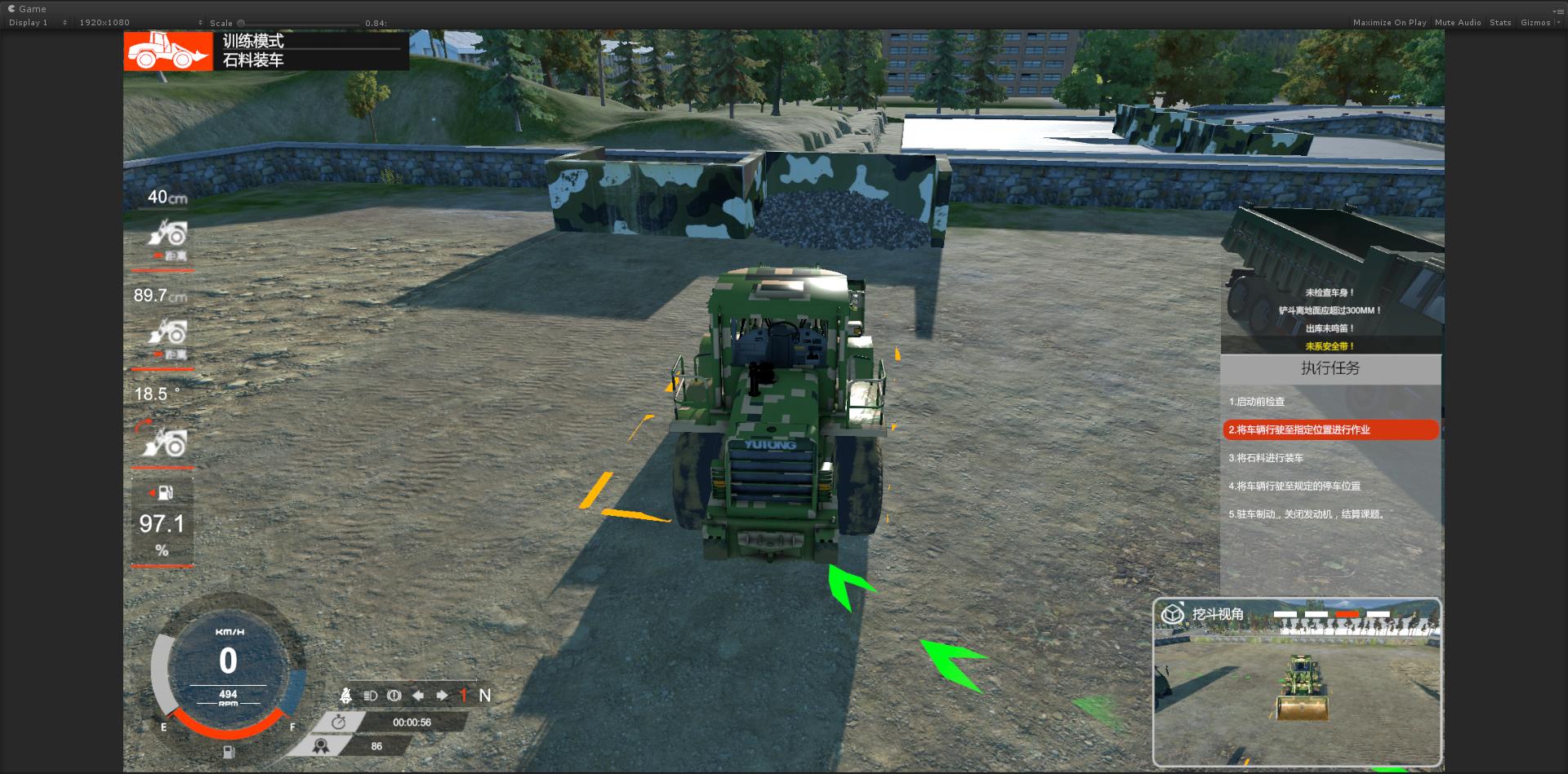Activate the right turn signal arrow

click(x=442, y=696)
